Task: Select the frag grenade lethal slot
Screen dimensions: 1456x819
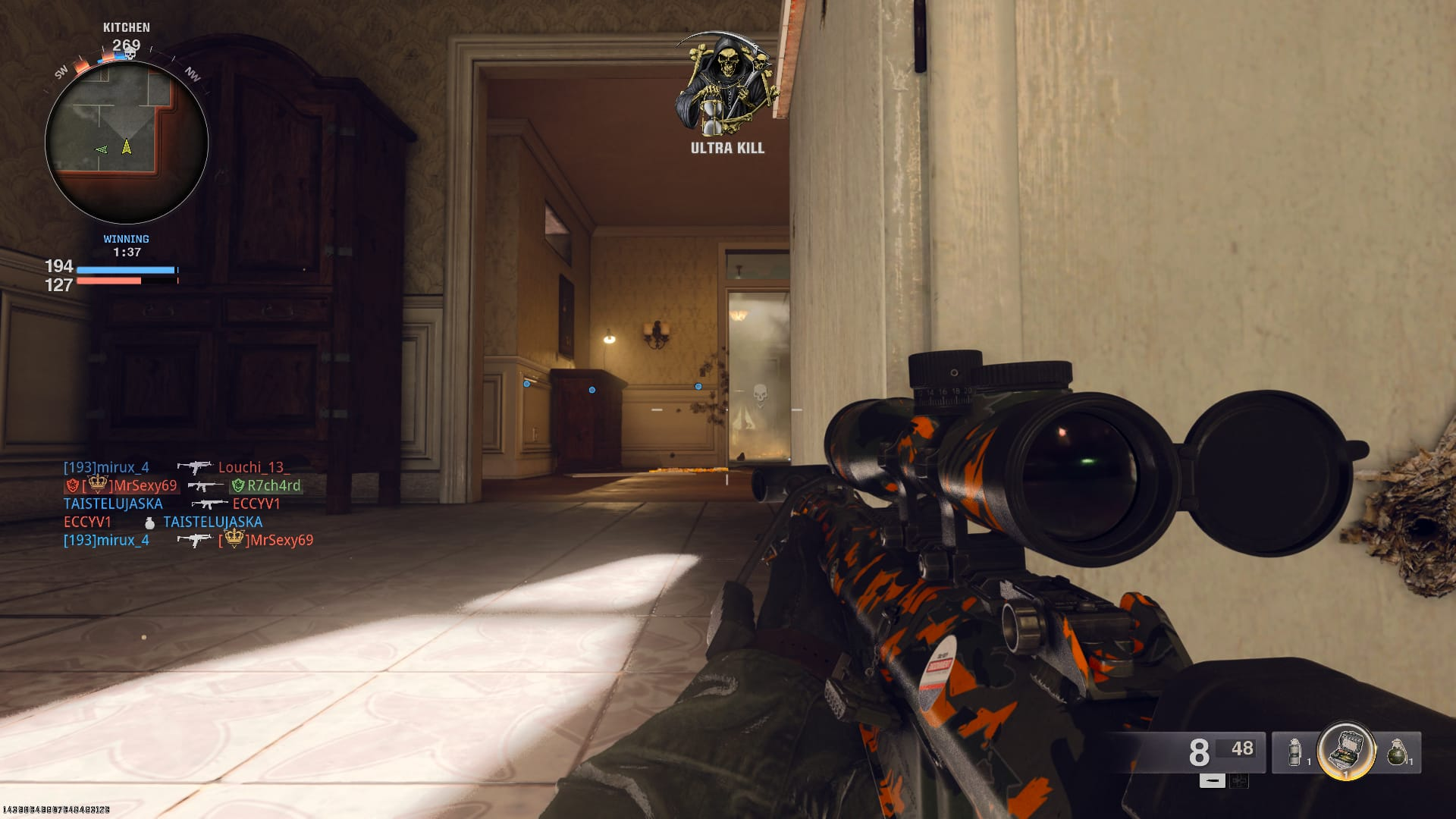Action: click(x=1397, y=752)
